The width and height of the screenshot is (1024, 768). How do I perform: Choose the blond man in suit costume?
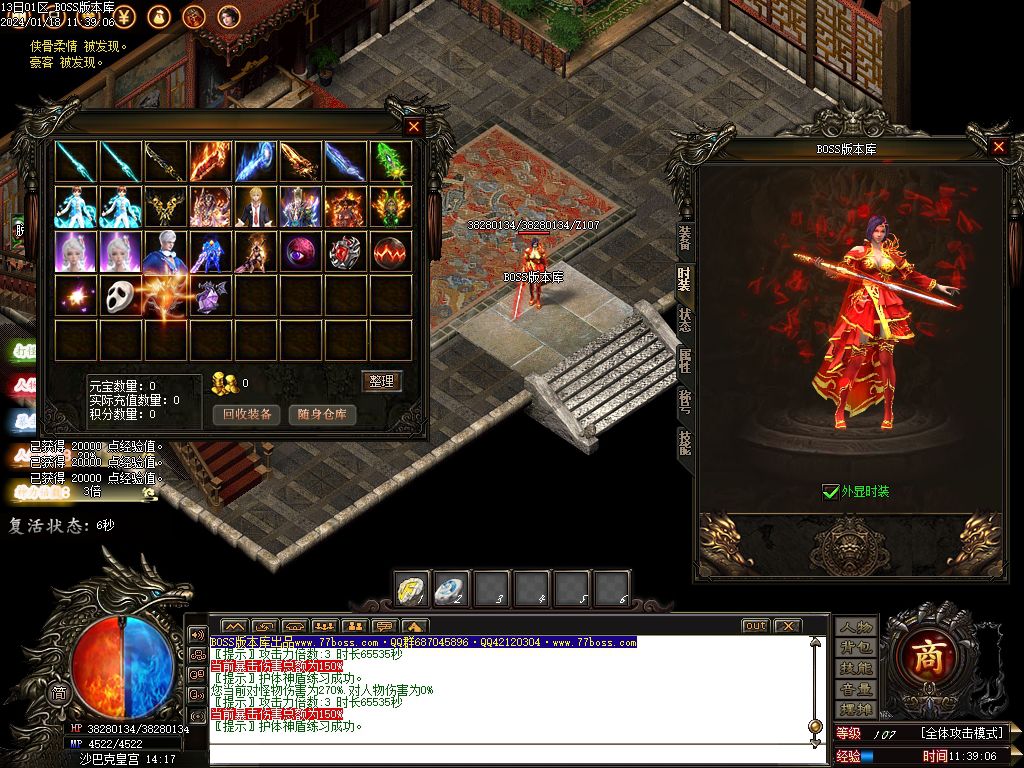pyautogui.click(x=256, y=206)
